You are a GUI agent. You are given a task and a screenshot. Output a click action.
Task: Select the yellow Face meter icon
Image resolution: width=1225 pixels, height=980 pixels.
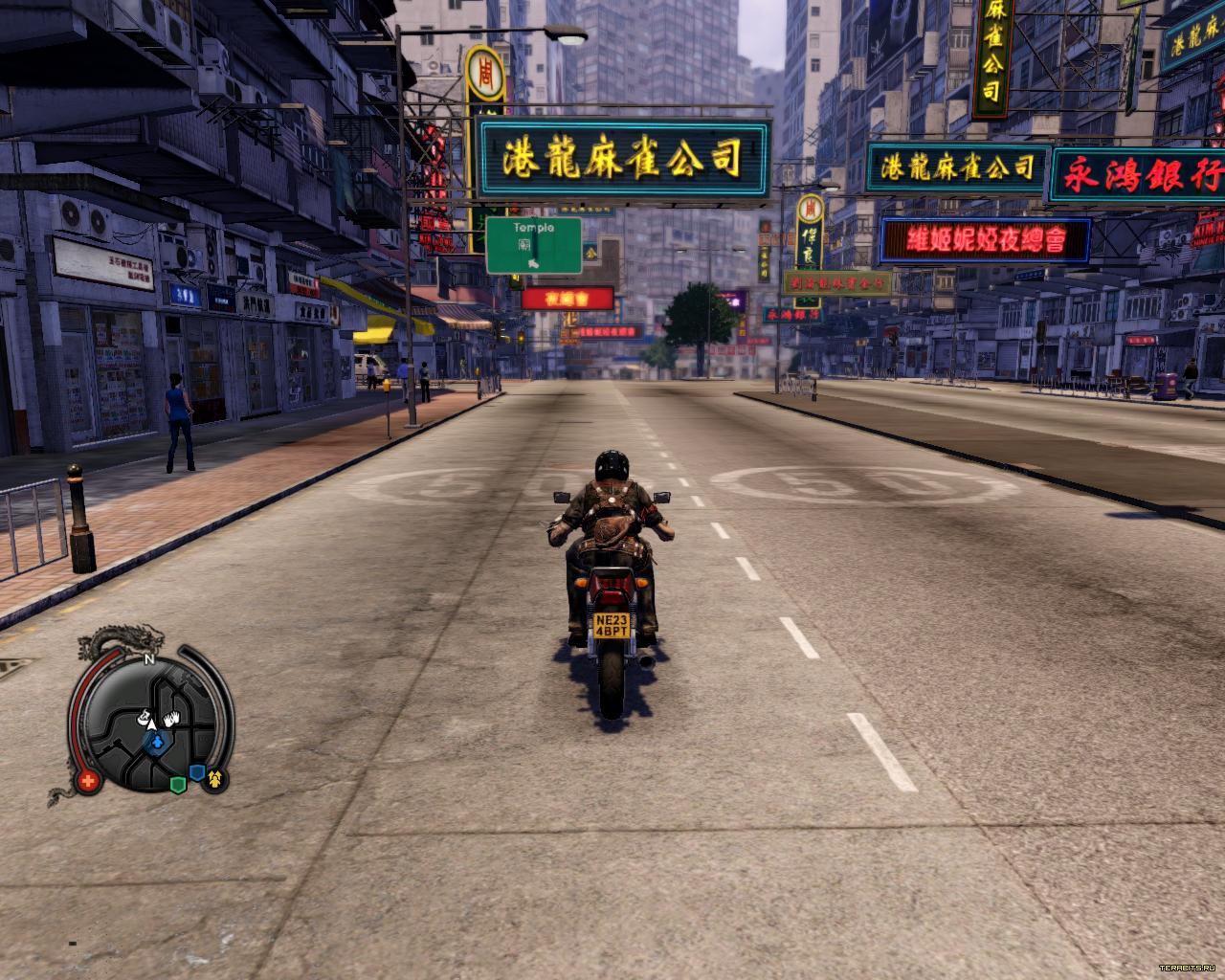pyautogui.click(x=214, y=779)
